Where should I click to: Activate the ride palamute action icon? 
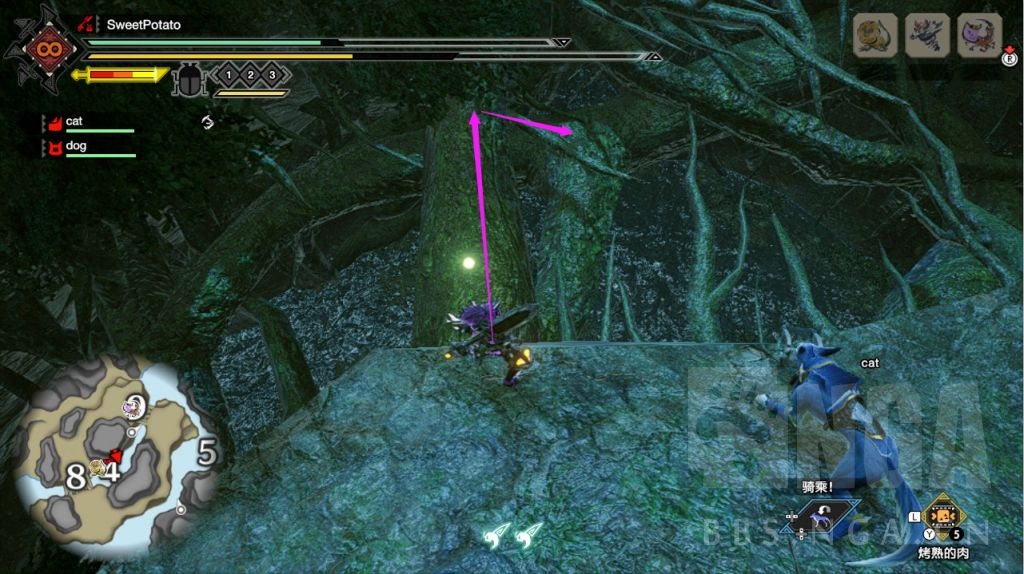(823, 517)
